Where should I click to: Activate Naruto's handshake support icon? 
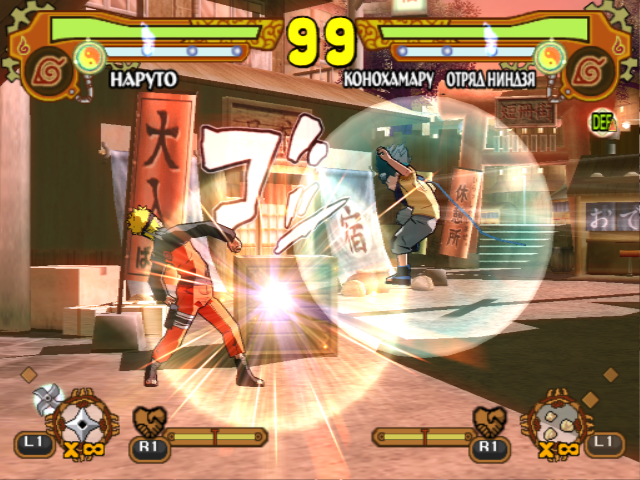(x=147, y=419)
